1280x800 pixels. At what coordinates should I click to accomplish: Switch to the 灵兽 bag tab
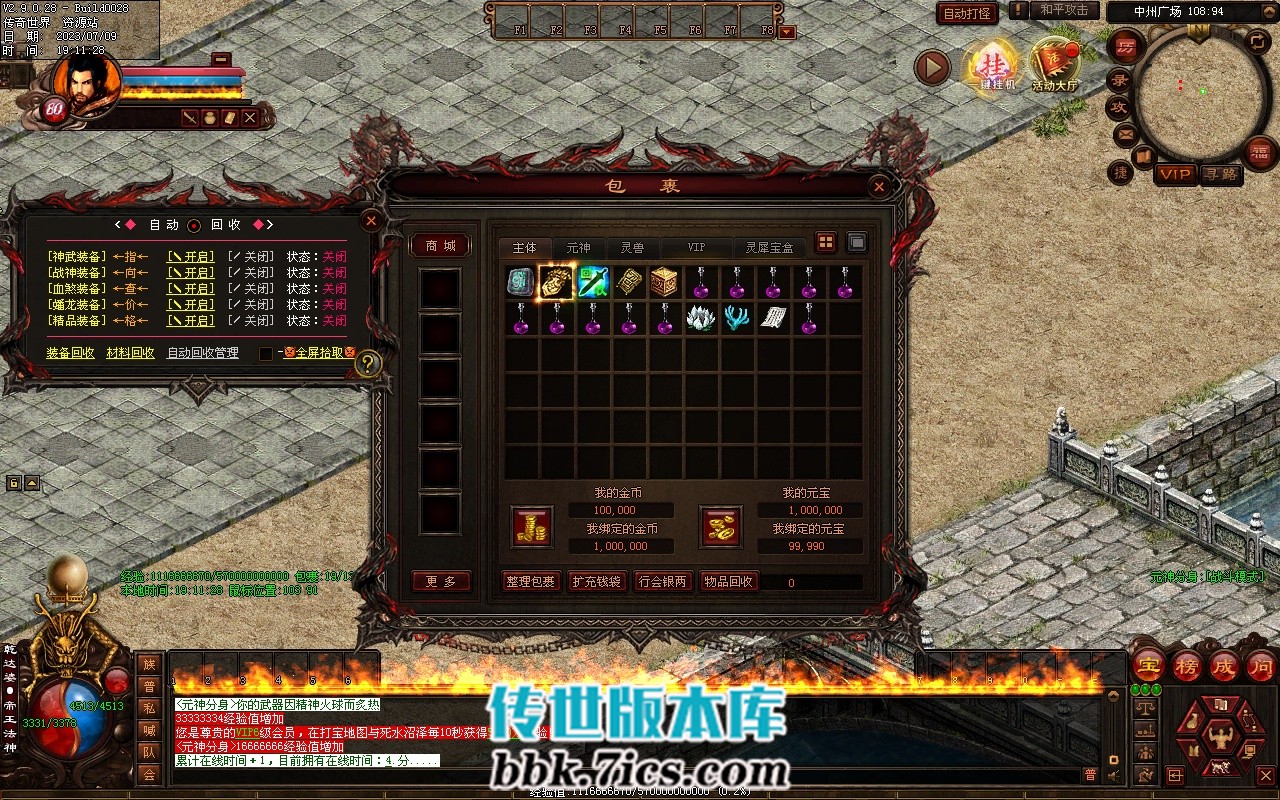[x=632, y=248]
